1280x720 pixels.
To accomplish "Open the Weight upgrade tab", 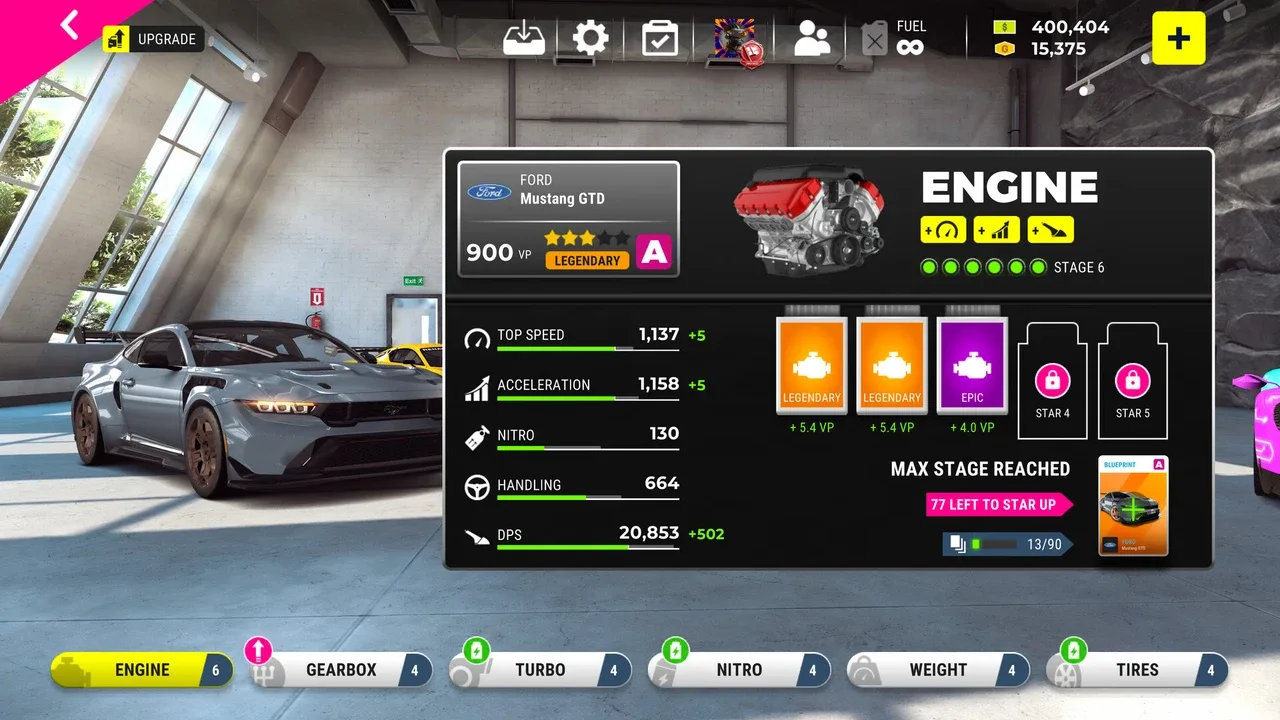I will pyautogui.click(x=938, y=670).
